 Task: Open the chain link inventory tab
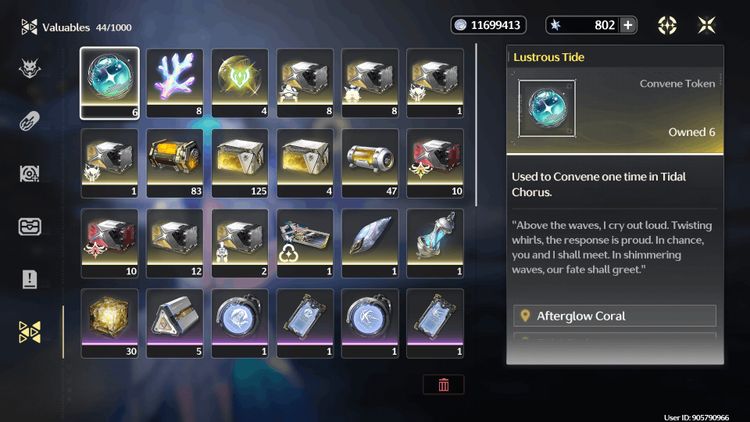[x=30, y=121]
